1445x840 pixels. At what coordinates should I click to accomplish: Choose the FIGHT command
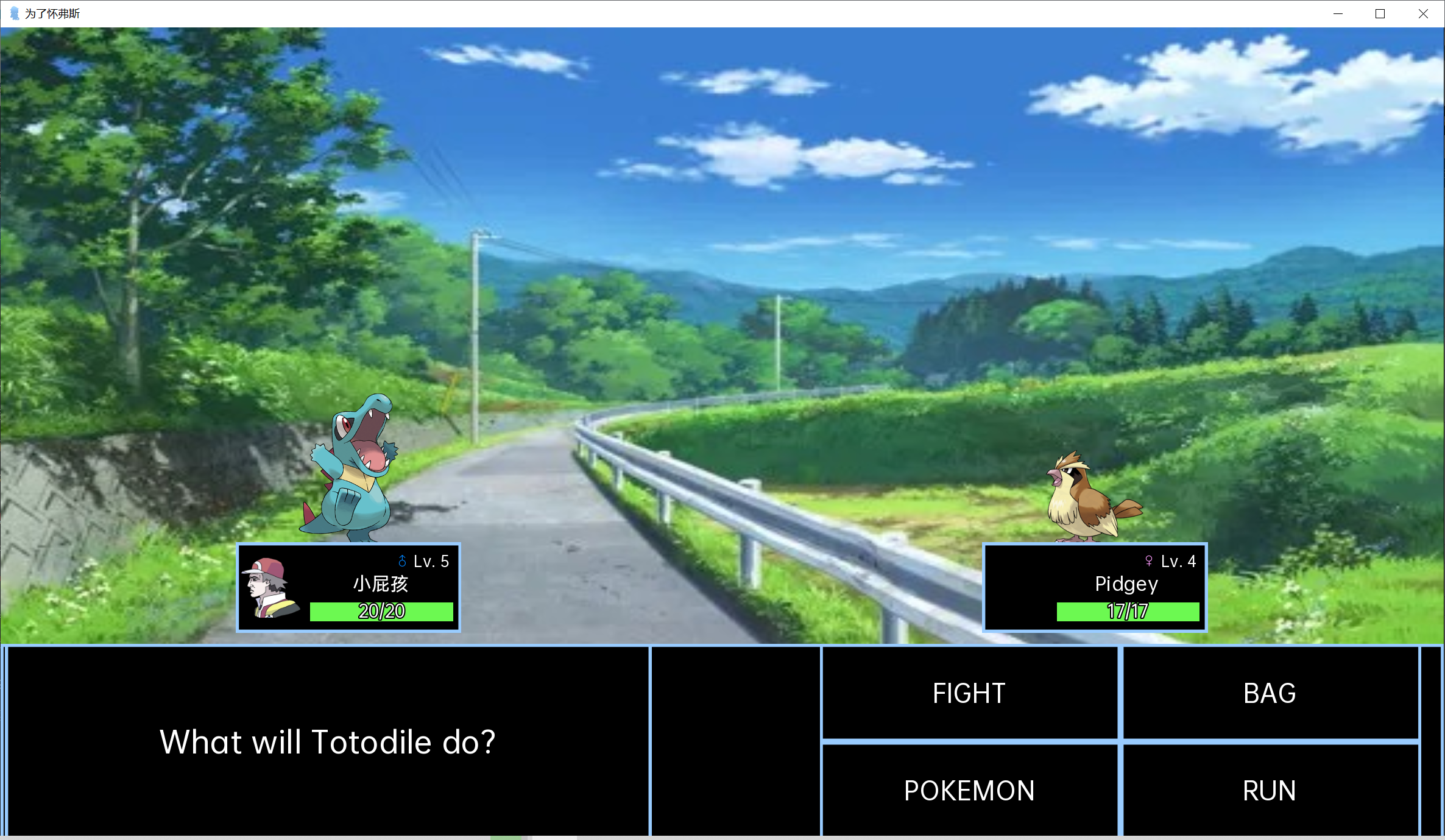[x=969, y=693]
